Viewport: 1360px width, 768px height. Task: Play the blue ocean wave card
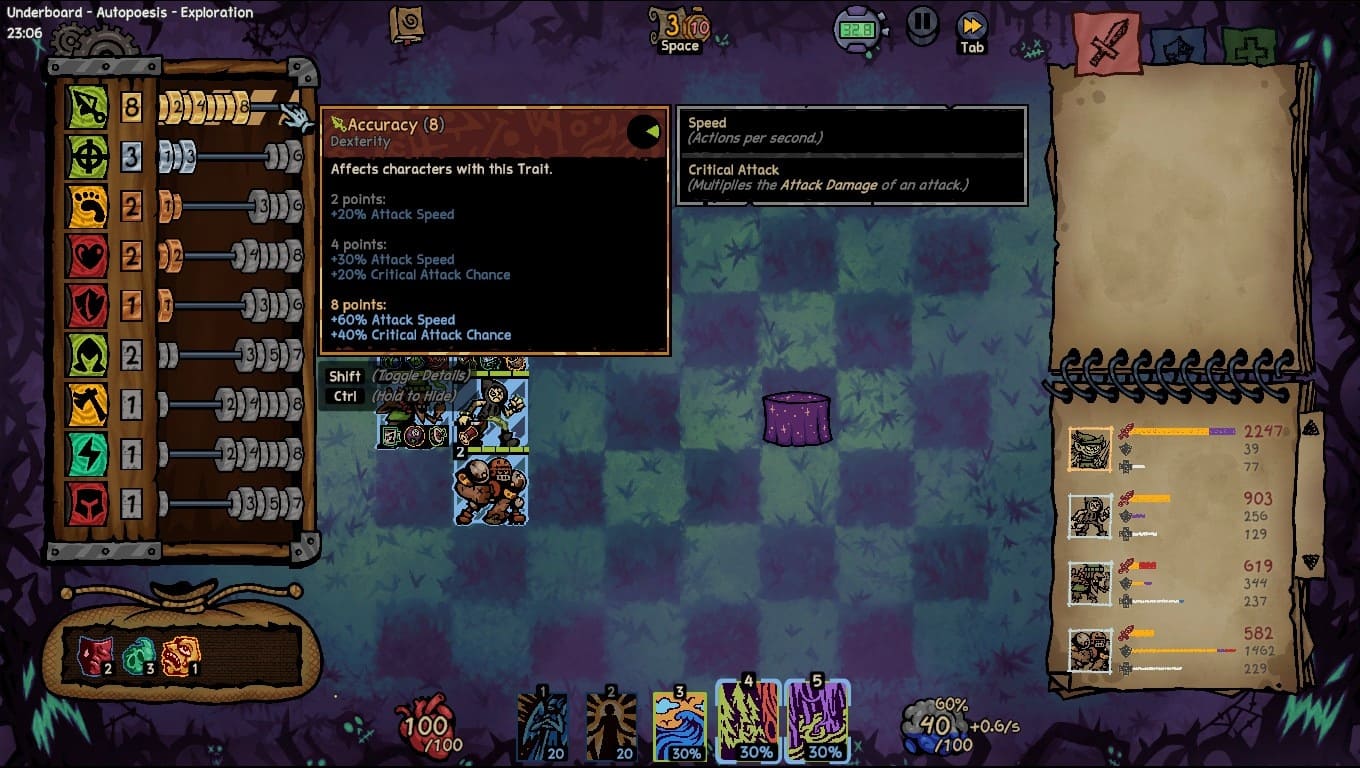coord(680,725)
